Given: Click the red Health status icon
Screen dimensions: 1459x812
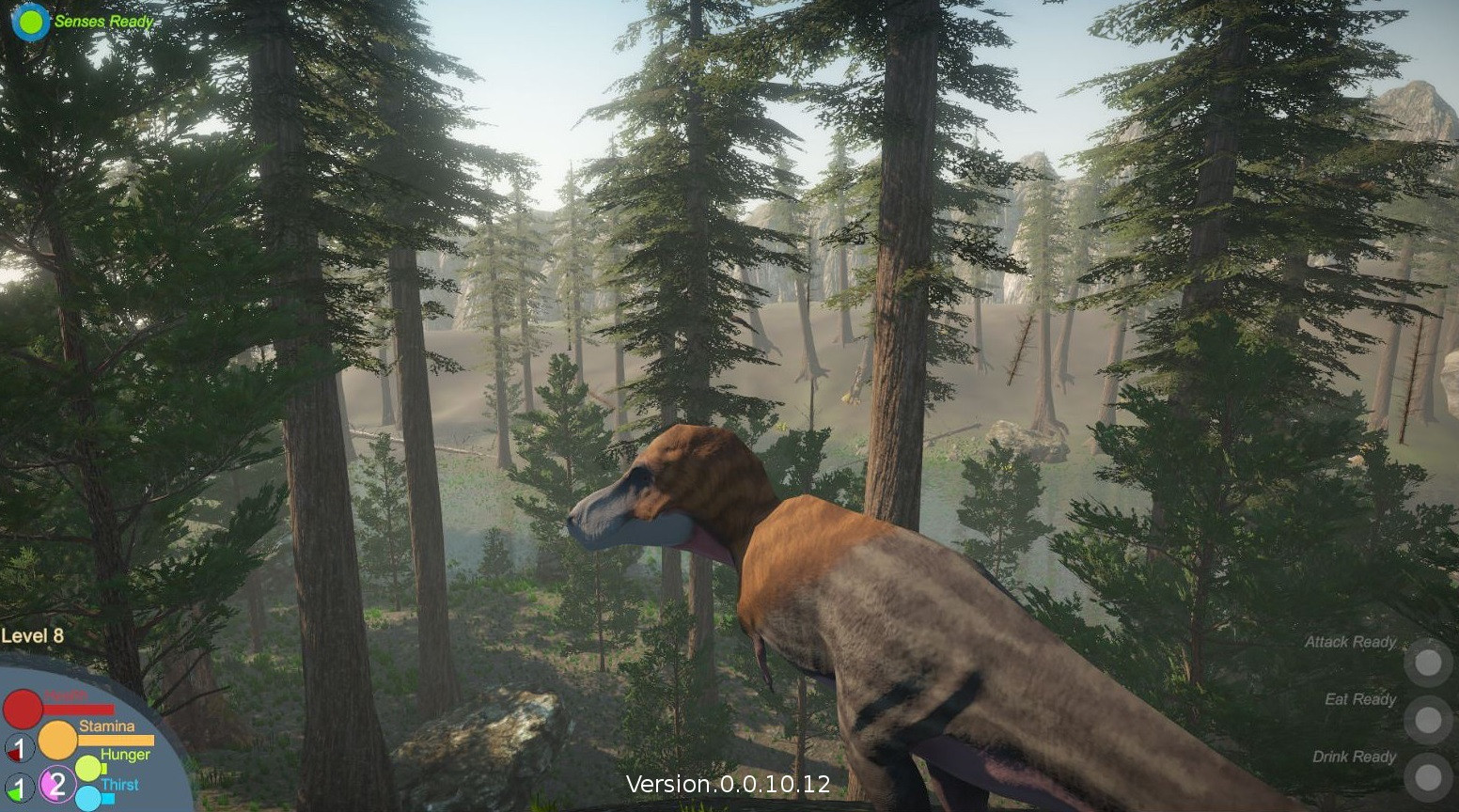Looking at the screenshot, I should pyautogui.click(x=23, y=709).
